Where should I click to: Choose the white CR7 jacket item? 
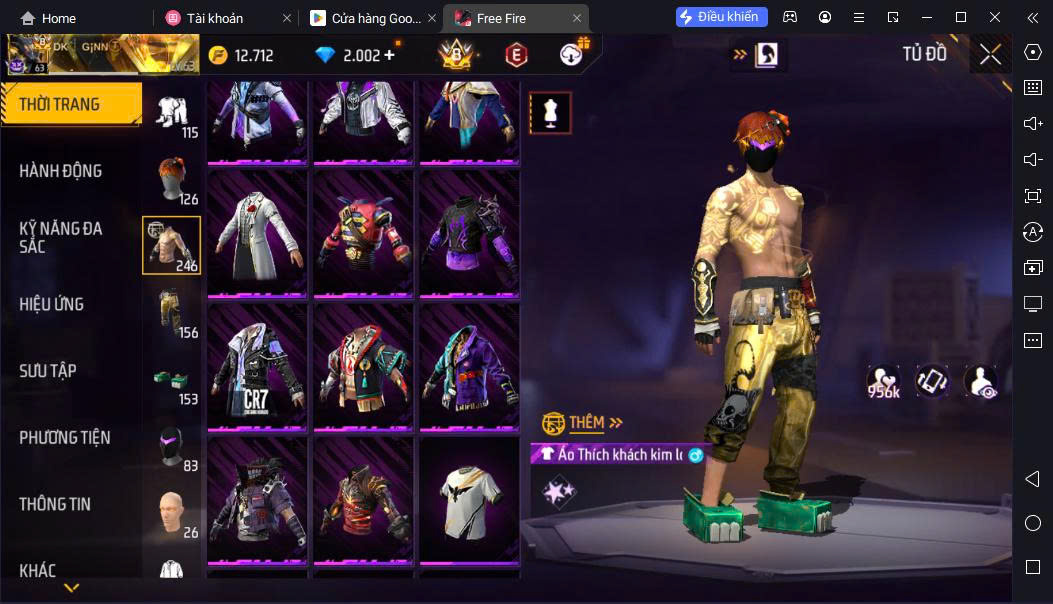(x=257, y=366)
